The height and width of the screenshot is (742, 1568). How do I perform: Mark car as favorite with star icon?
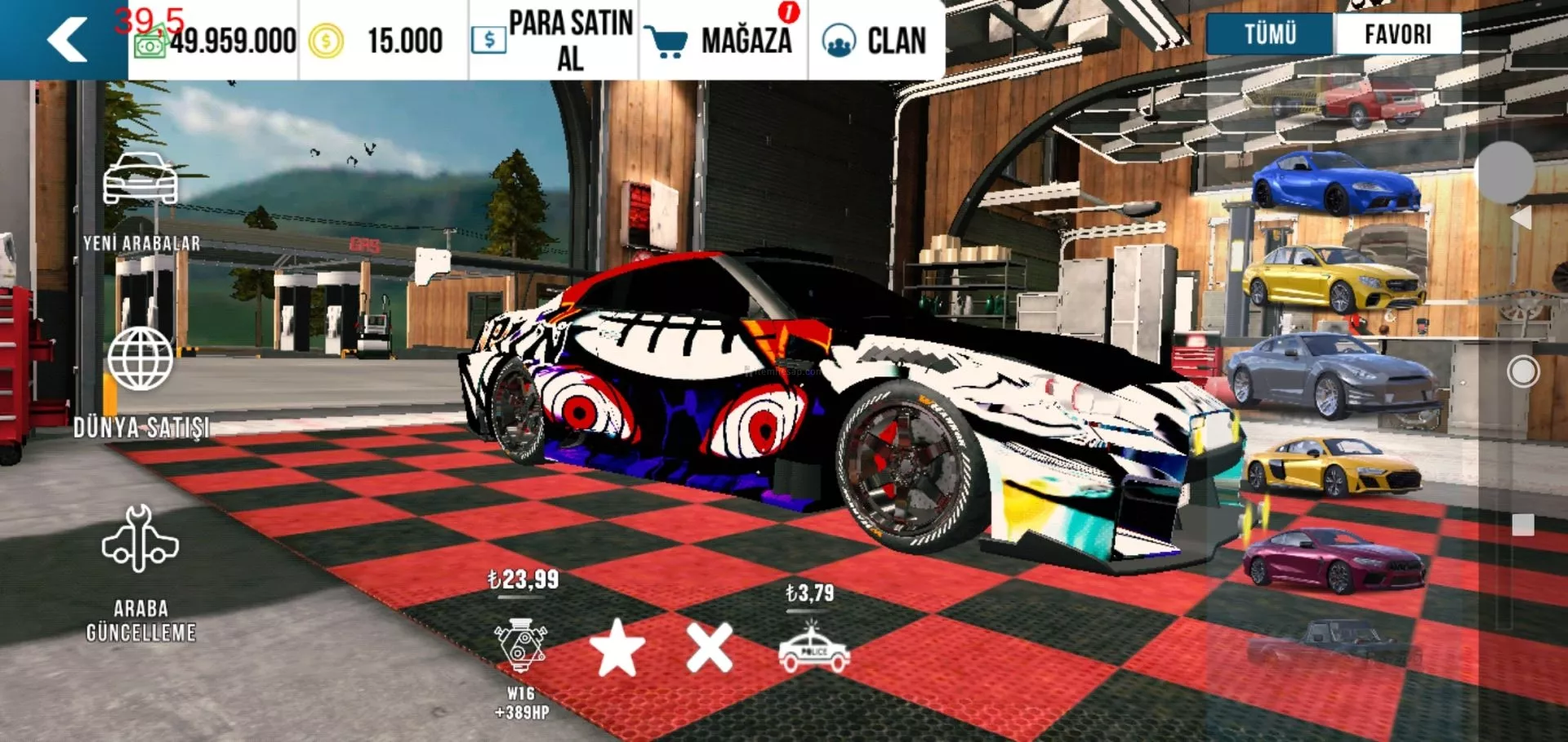point(617,648)
